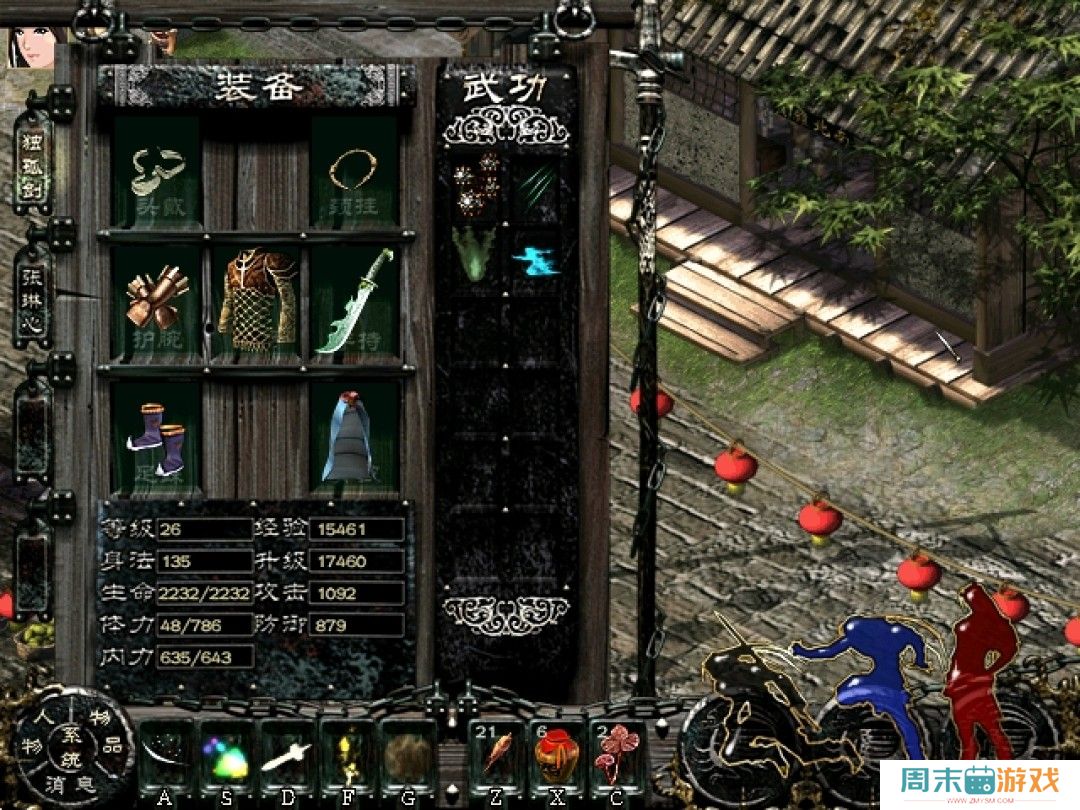Open the 系统 system menu

pos(72,745)
